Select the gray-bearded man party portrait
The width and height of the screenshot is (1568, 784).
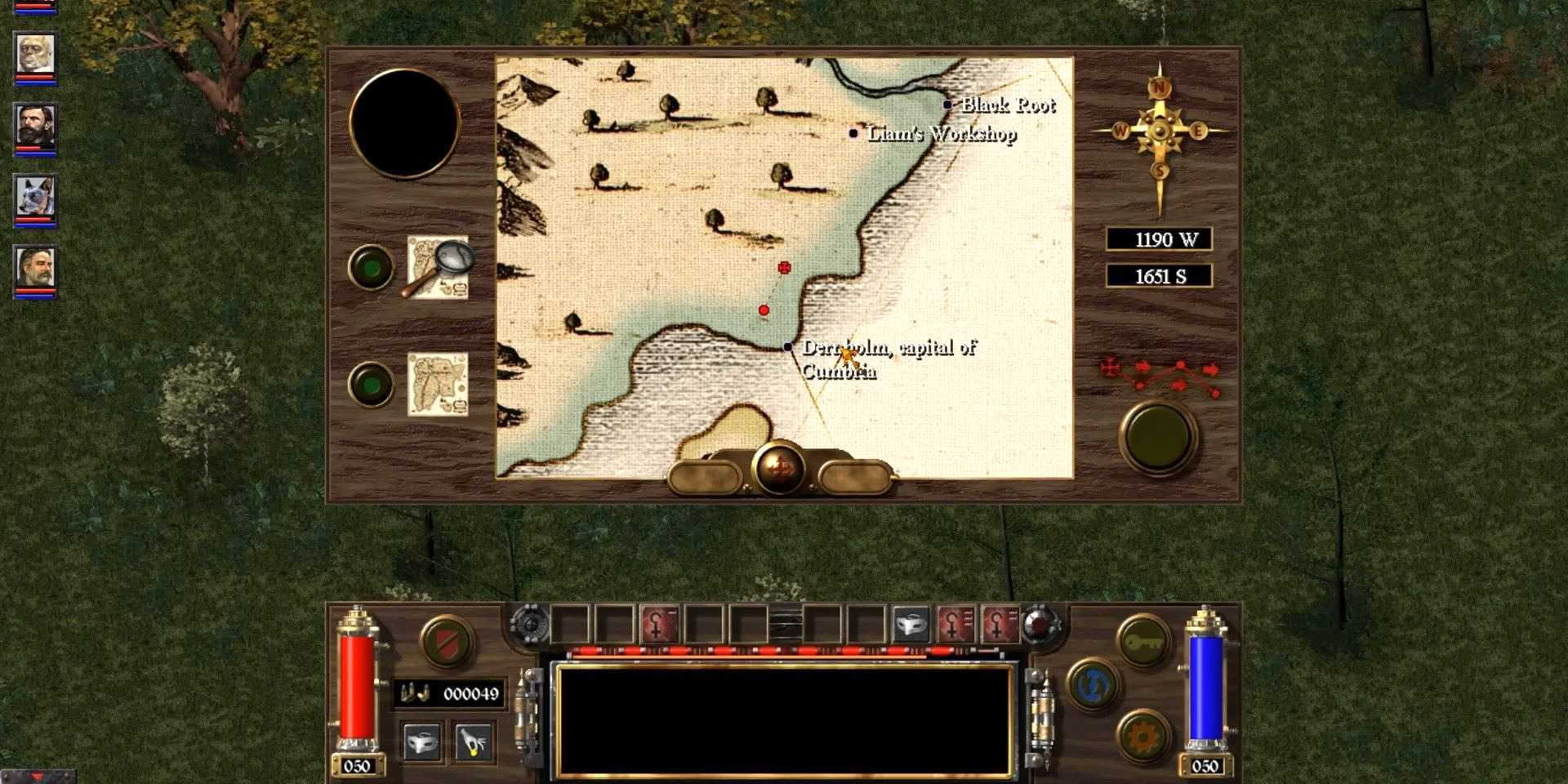point(35,268)
